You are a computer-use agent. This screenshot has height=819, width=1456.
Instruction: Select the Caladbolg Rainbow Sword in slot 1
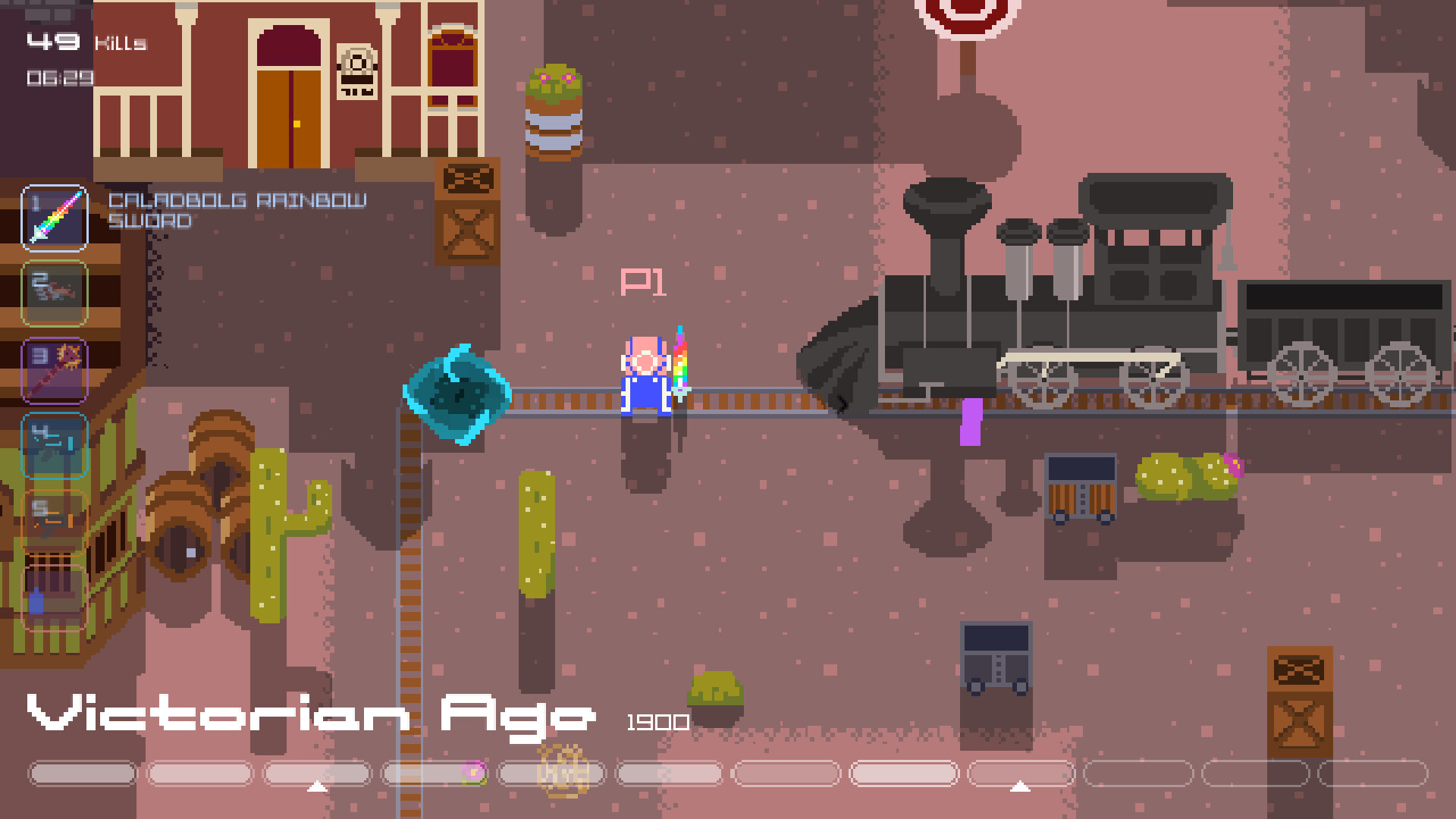[54, 219]
